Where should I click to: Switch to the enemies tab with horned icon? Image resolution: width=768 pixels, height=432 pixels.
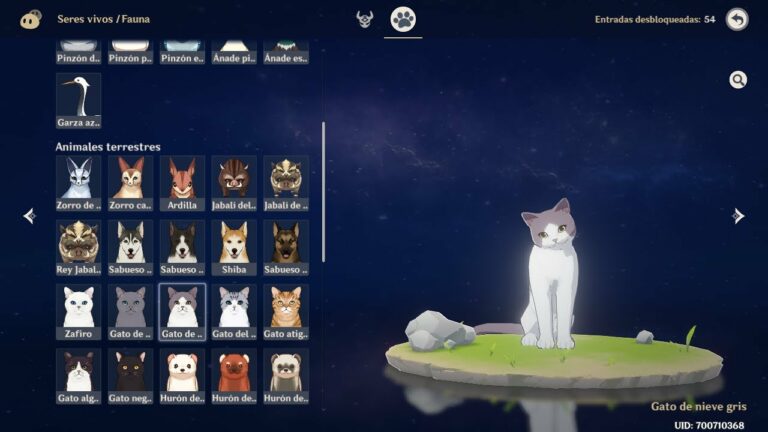[x=365, y=19]
